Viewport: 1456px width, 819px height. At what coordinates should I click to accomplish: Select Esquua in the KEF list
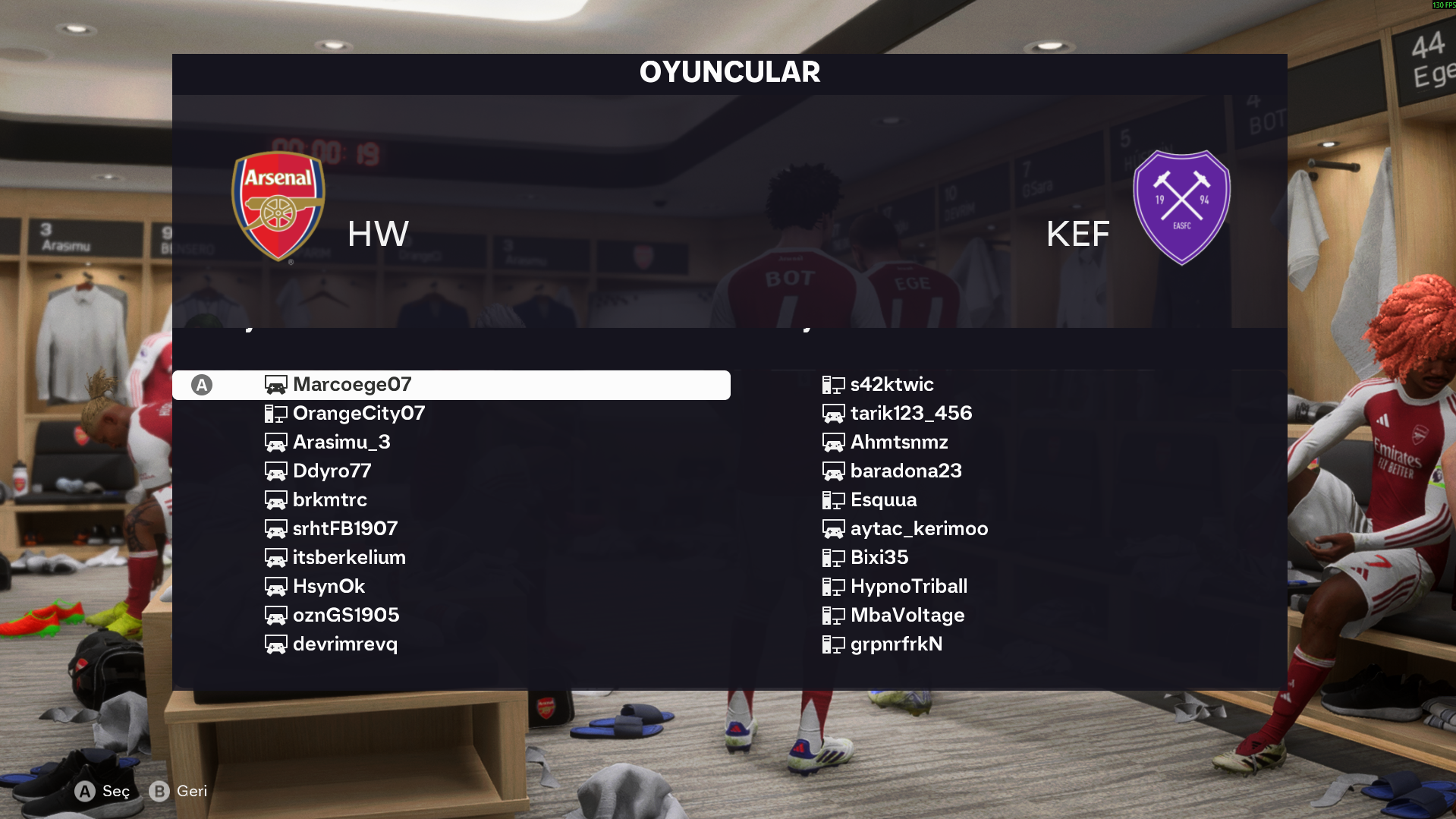click(x=883, y=500)
